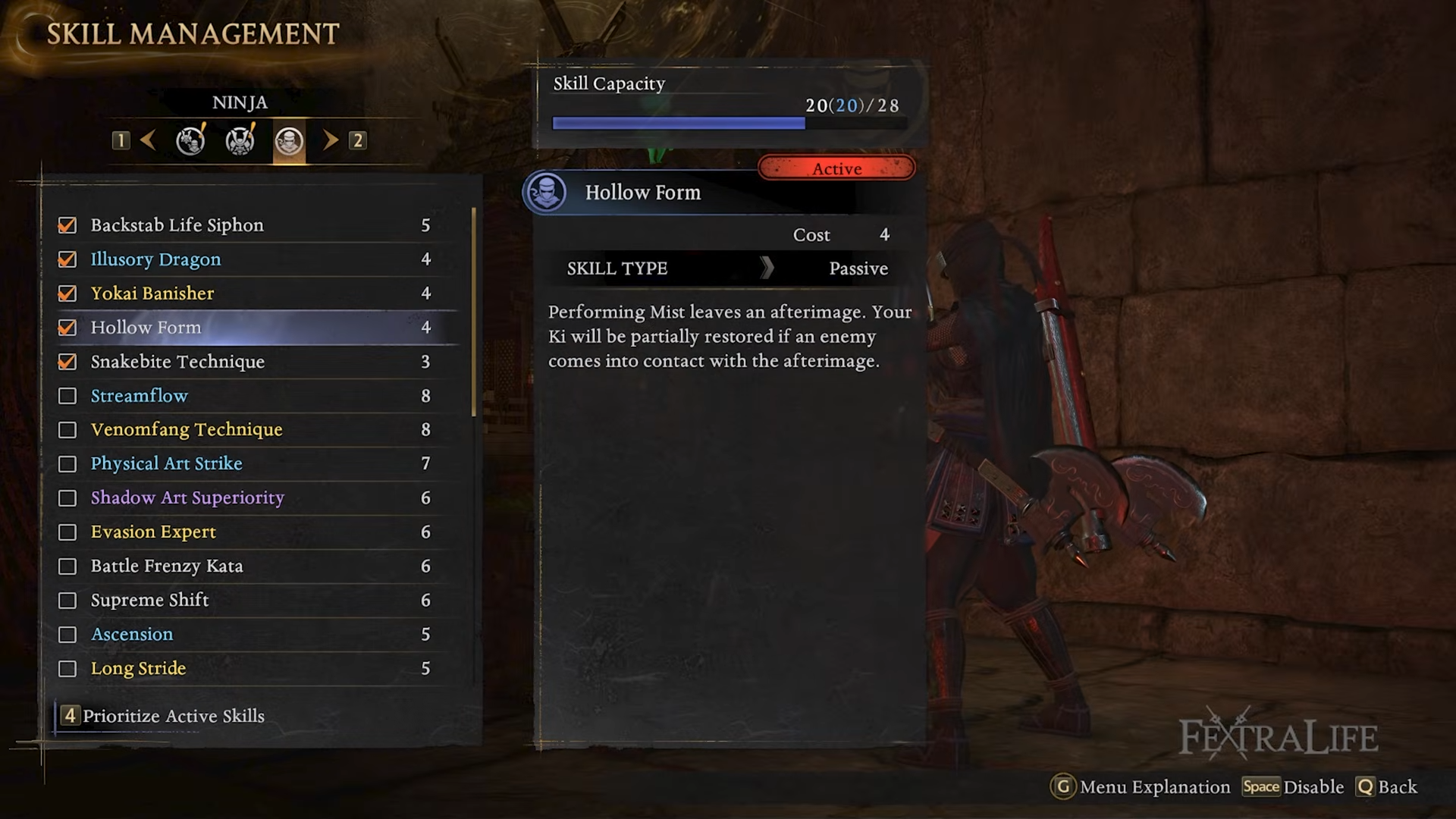
Task: Go to previous skill category arrow
Action: (149, 140)
